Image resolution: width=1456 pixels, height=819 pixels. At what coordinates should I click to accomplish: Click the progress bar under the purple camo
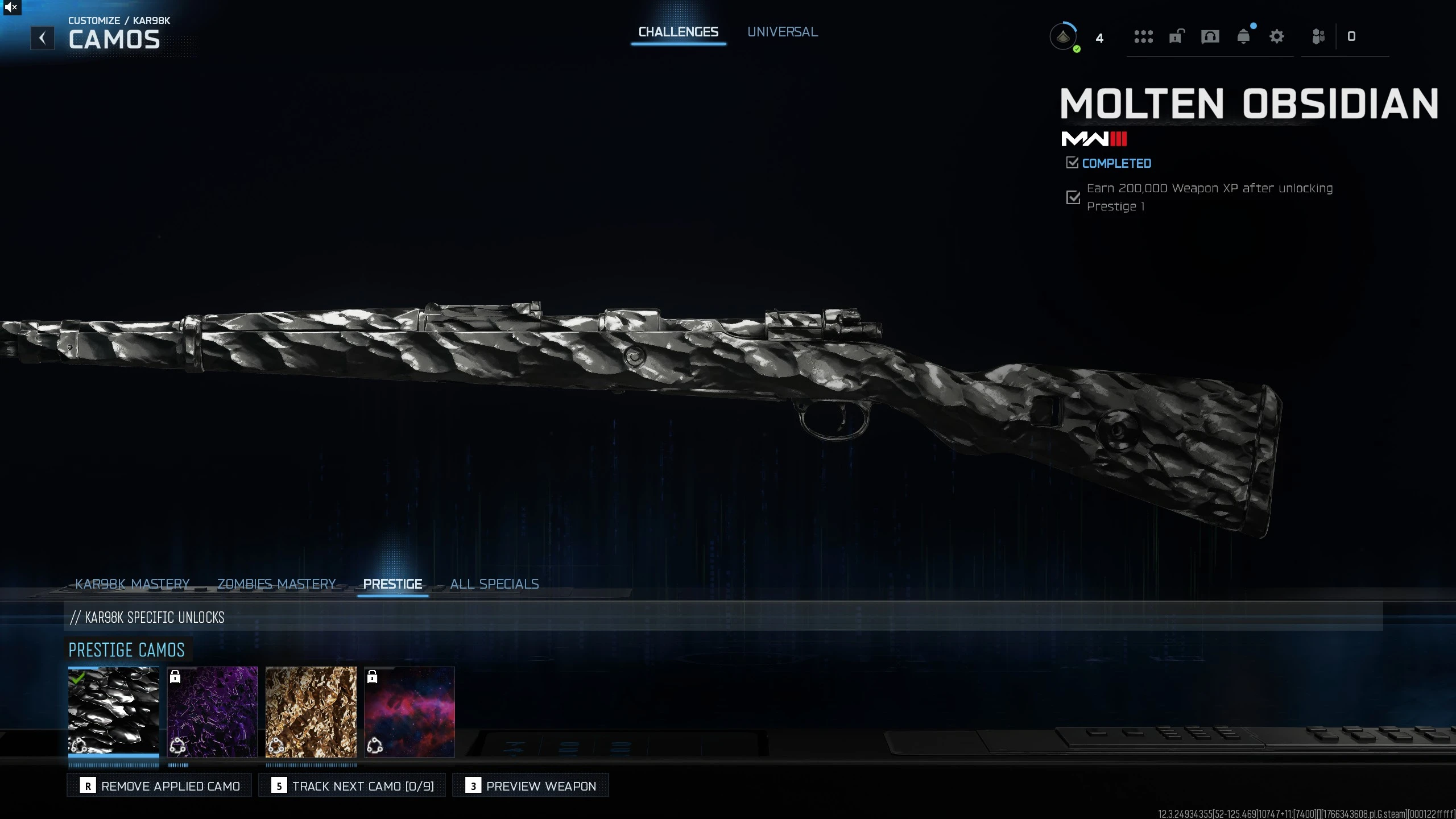[x=213, y=765]
